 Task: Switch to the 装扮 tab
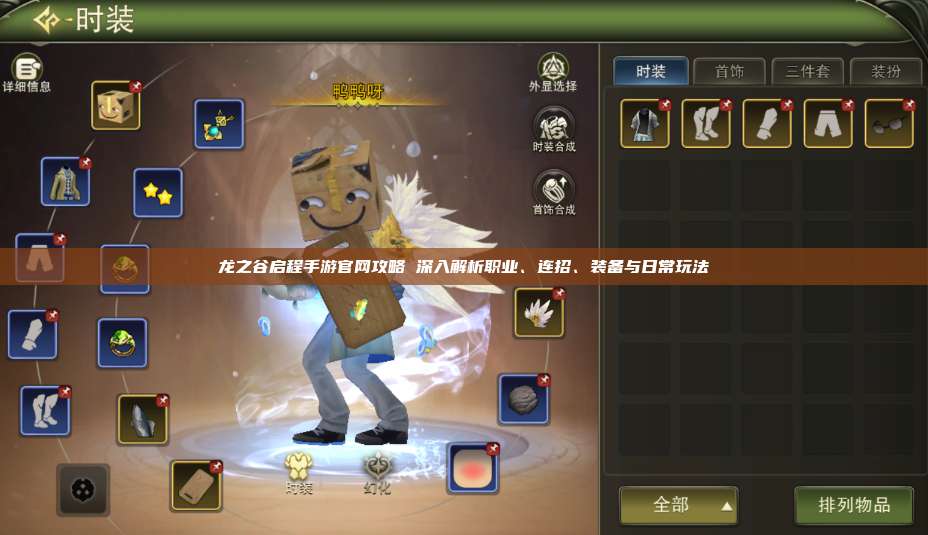pos(885,71)
